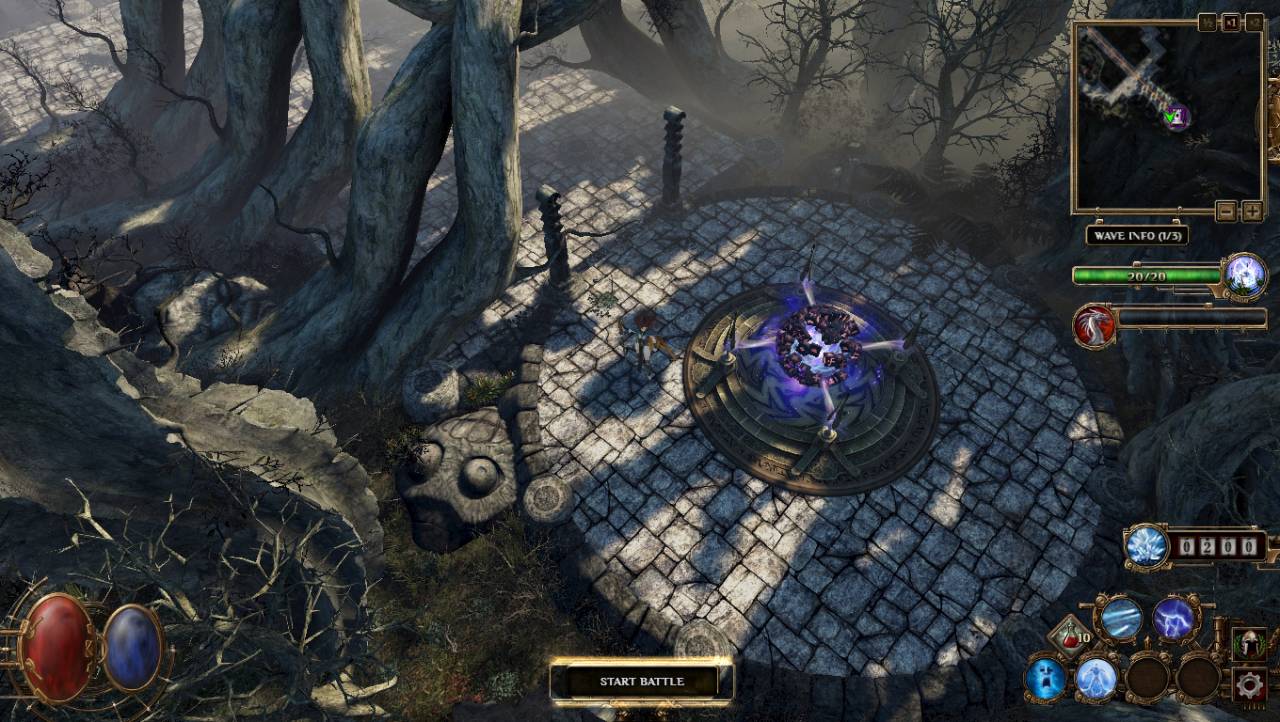Activate the lightning bolt ability
This screenshot has height=722, width=1280.
click(x=1173, y=619)
